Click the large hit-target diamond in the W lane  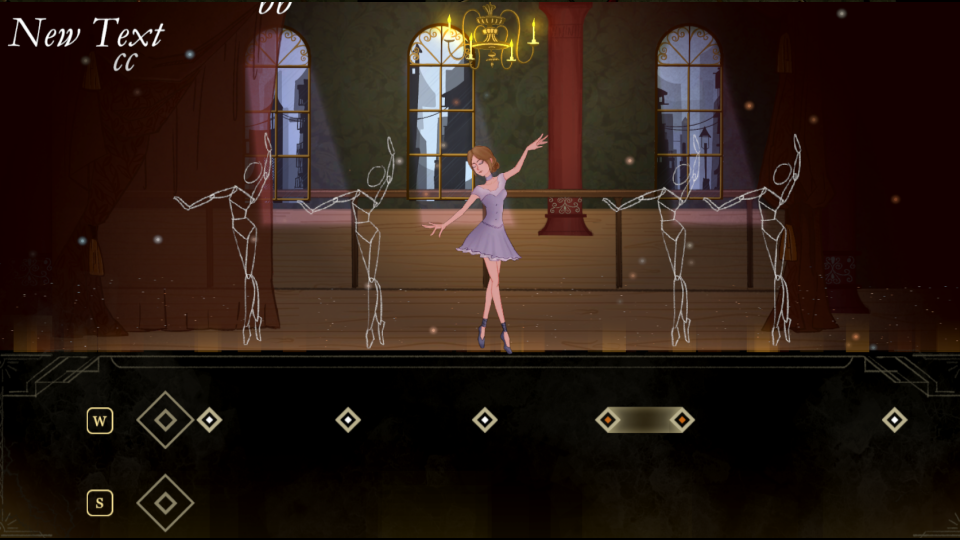click(165, 420)
